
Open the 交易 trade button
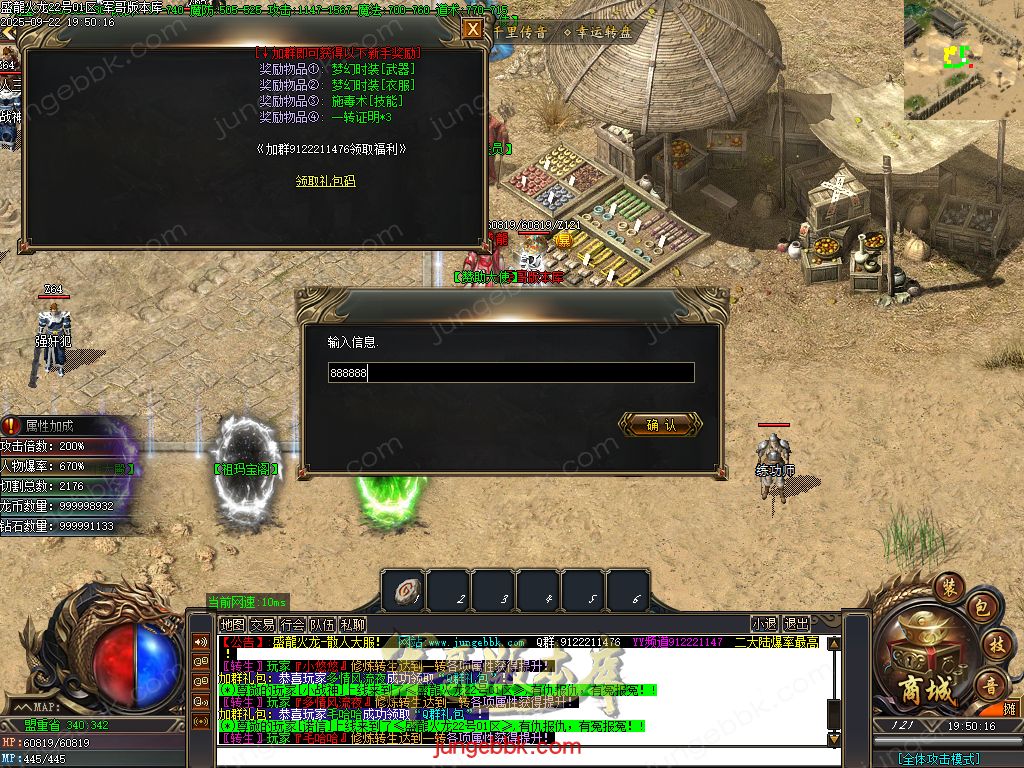pyautogui.click(x=262, y=624)
